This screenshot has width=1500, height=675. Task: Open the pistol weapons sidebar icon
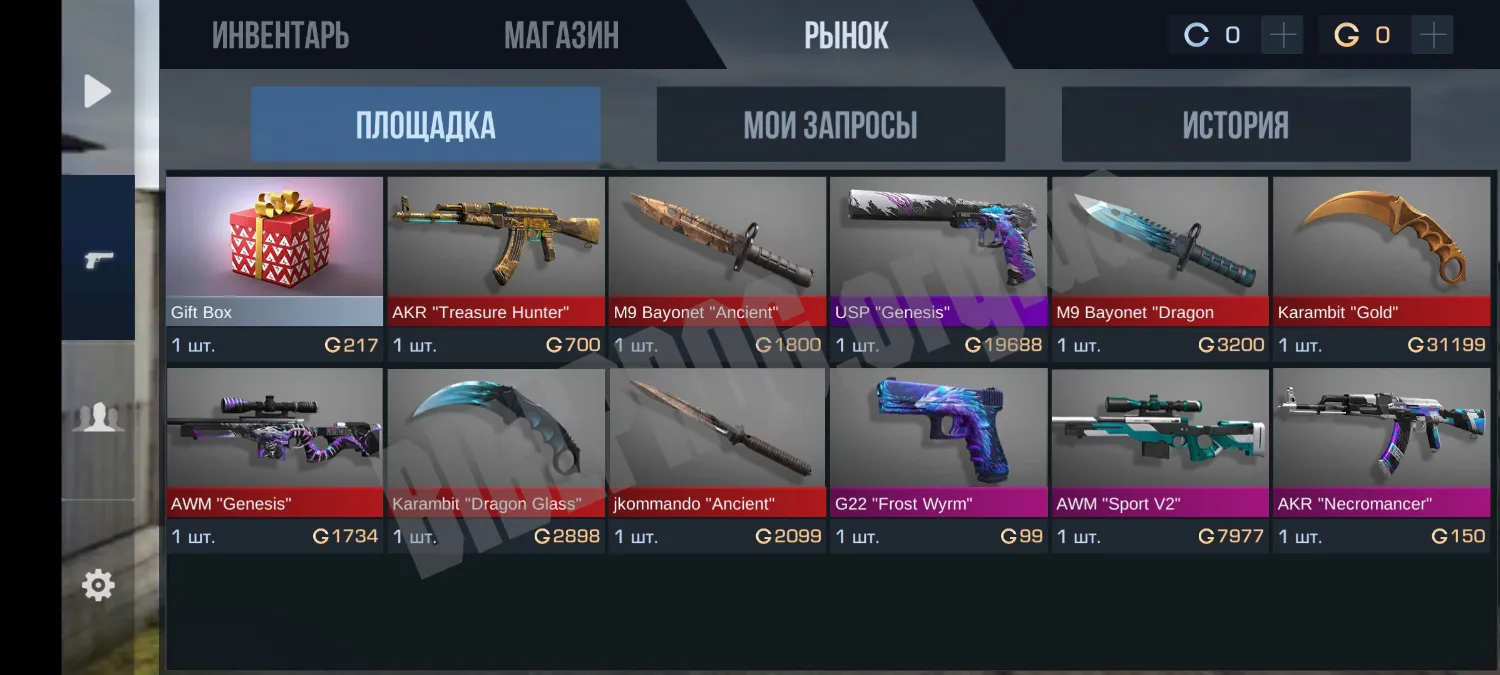pos(98,260)
